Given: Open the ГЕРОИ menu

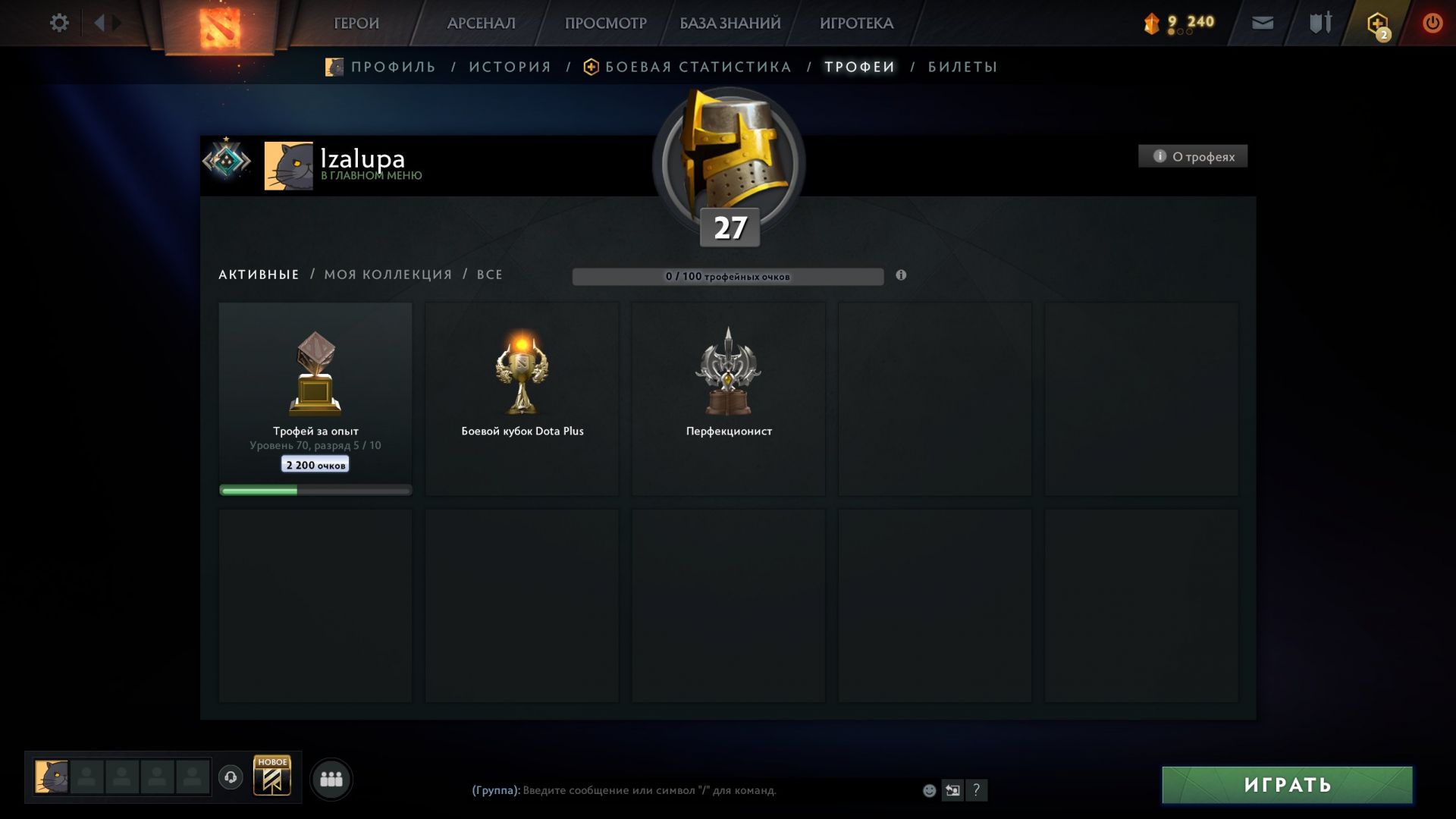Looking at the screenshot, I should (356, 24).
